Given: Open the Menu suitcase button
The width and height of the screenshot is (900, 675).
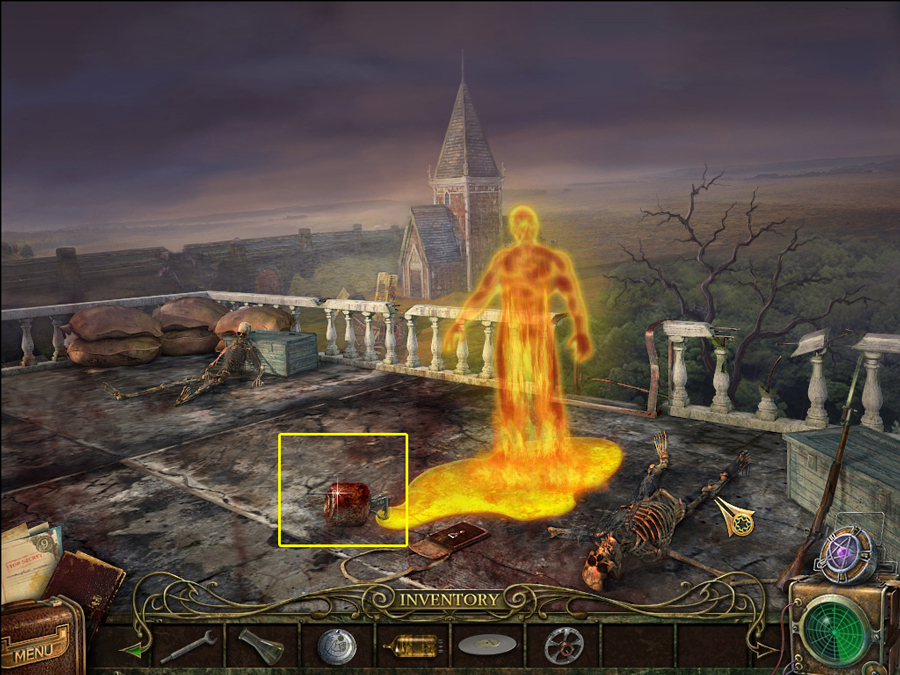Looking at the screenshot, I should click(40, 641).
